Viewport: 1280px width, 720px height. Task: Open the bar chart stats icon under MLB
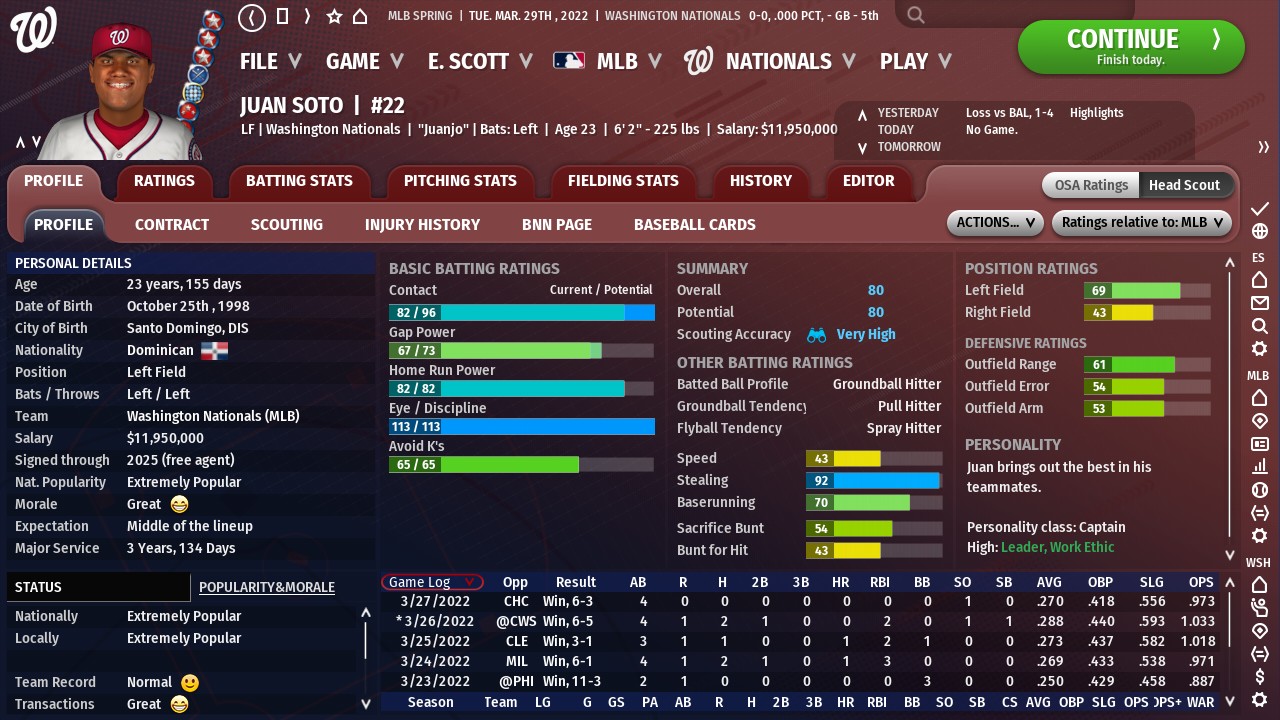coord(1260,465)
